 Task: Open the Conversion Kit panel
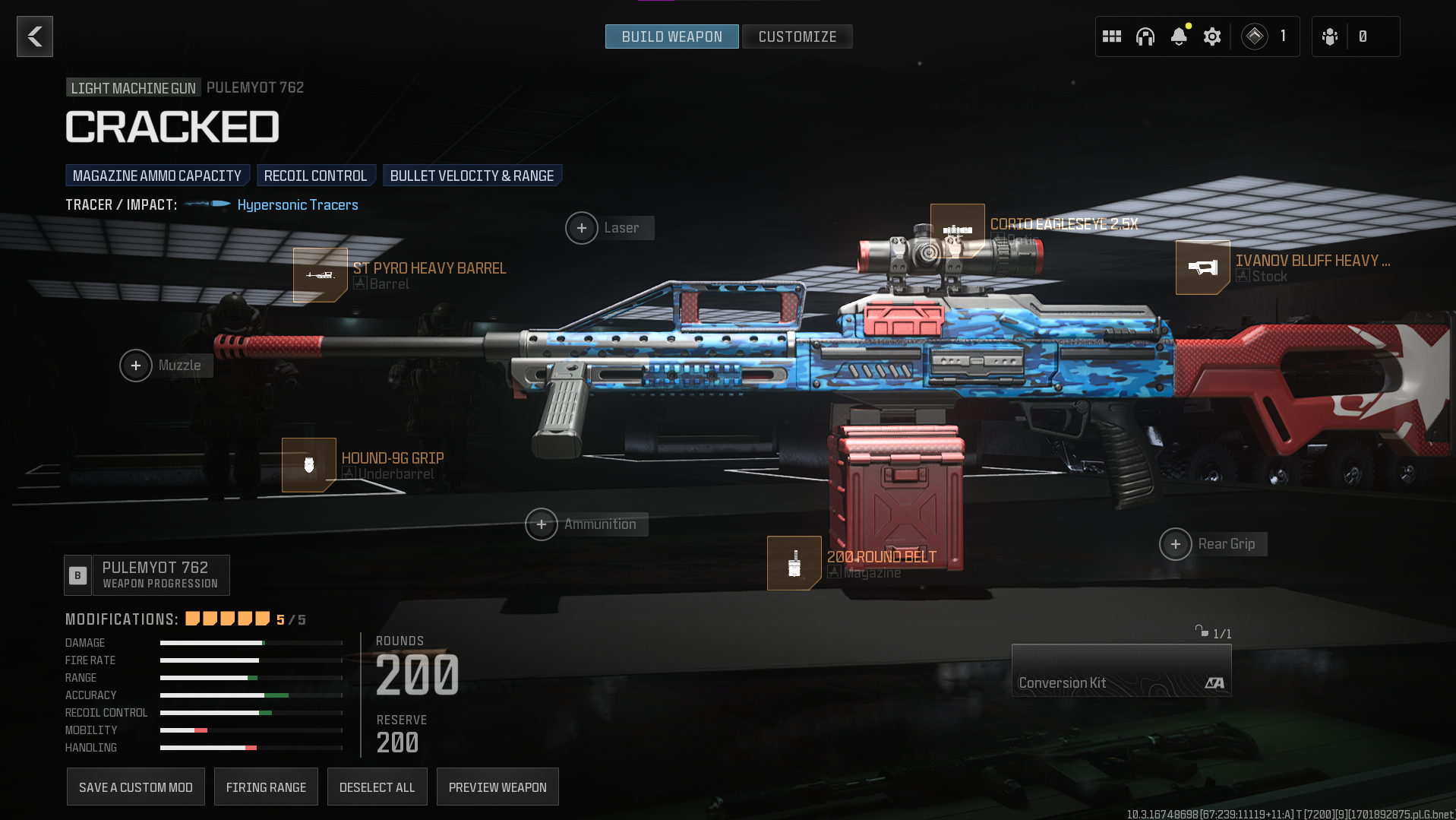coord(1121,670)
